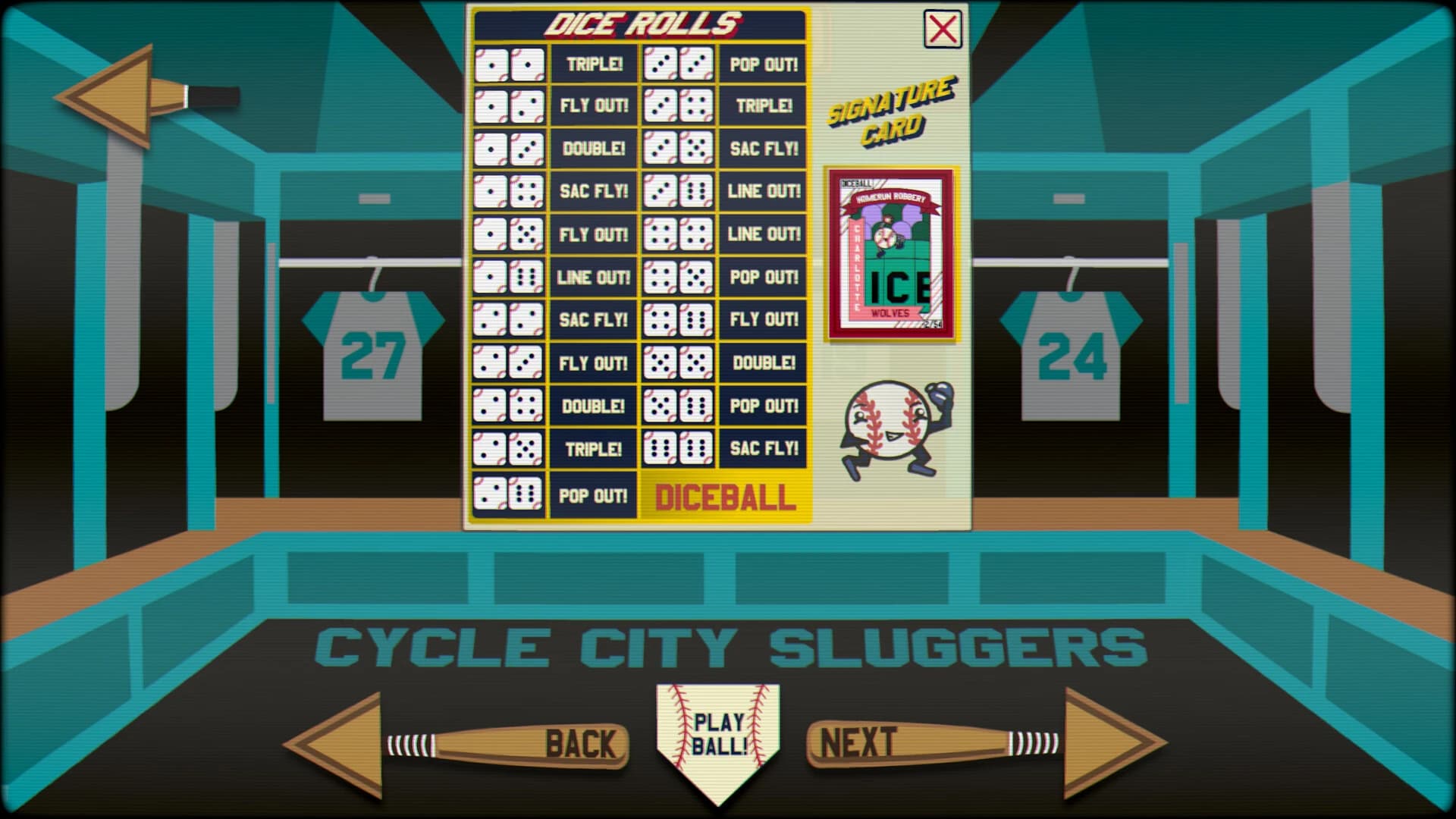Click the DICE ROLLS title
Viewport: 1456px width, 819px height.
[x=641, y=23]
